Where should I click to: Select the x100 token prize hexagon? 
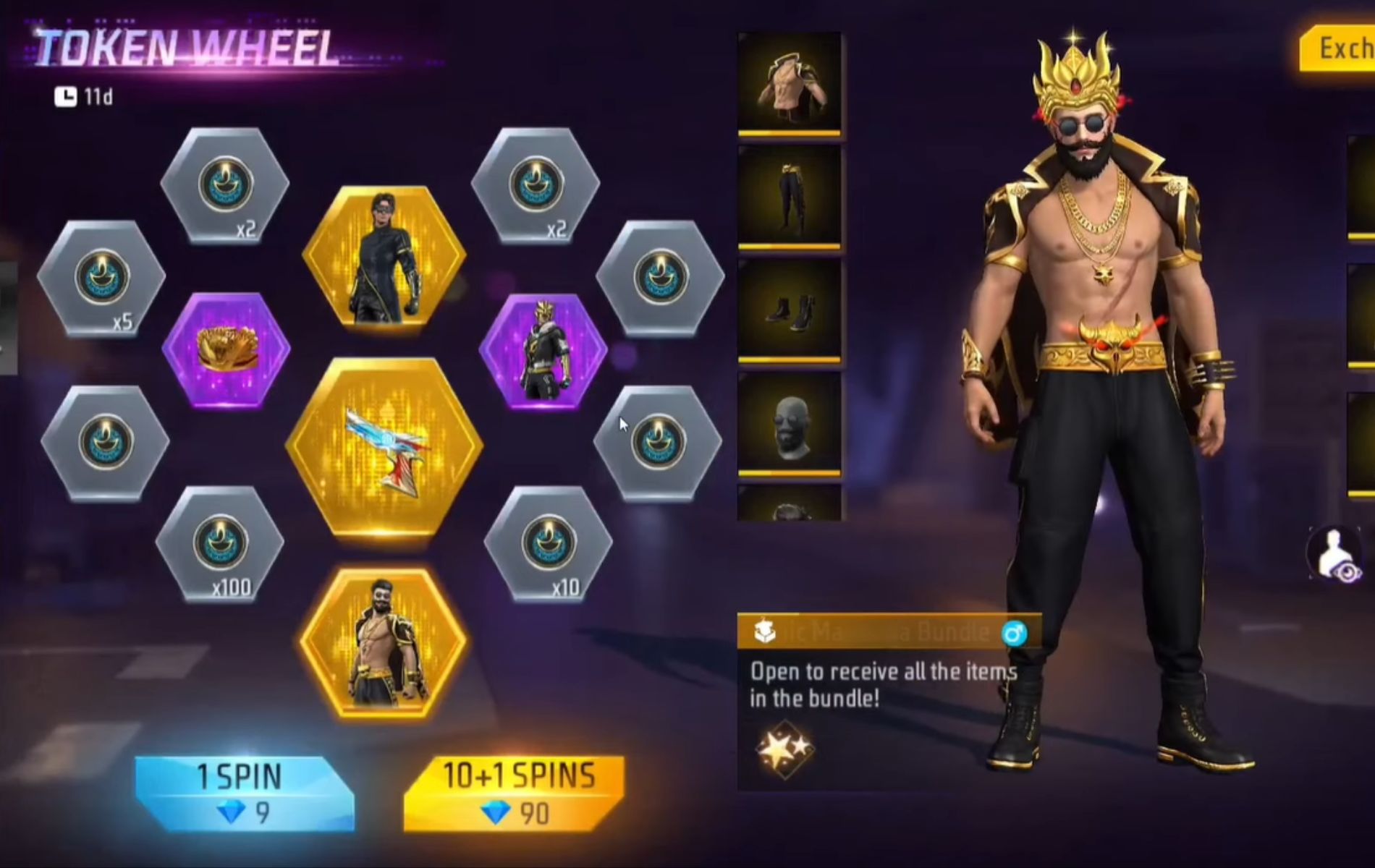[x=220, y=544]
